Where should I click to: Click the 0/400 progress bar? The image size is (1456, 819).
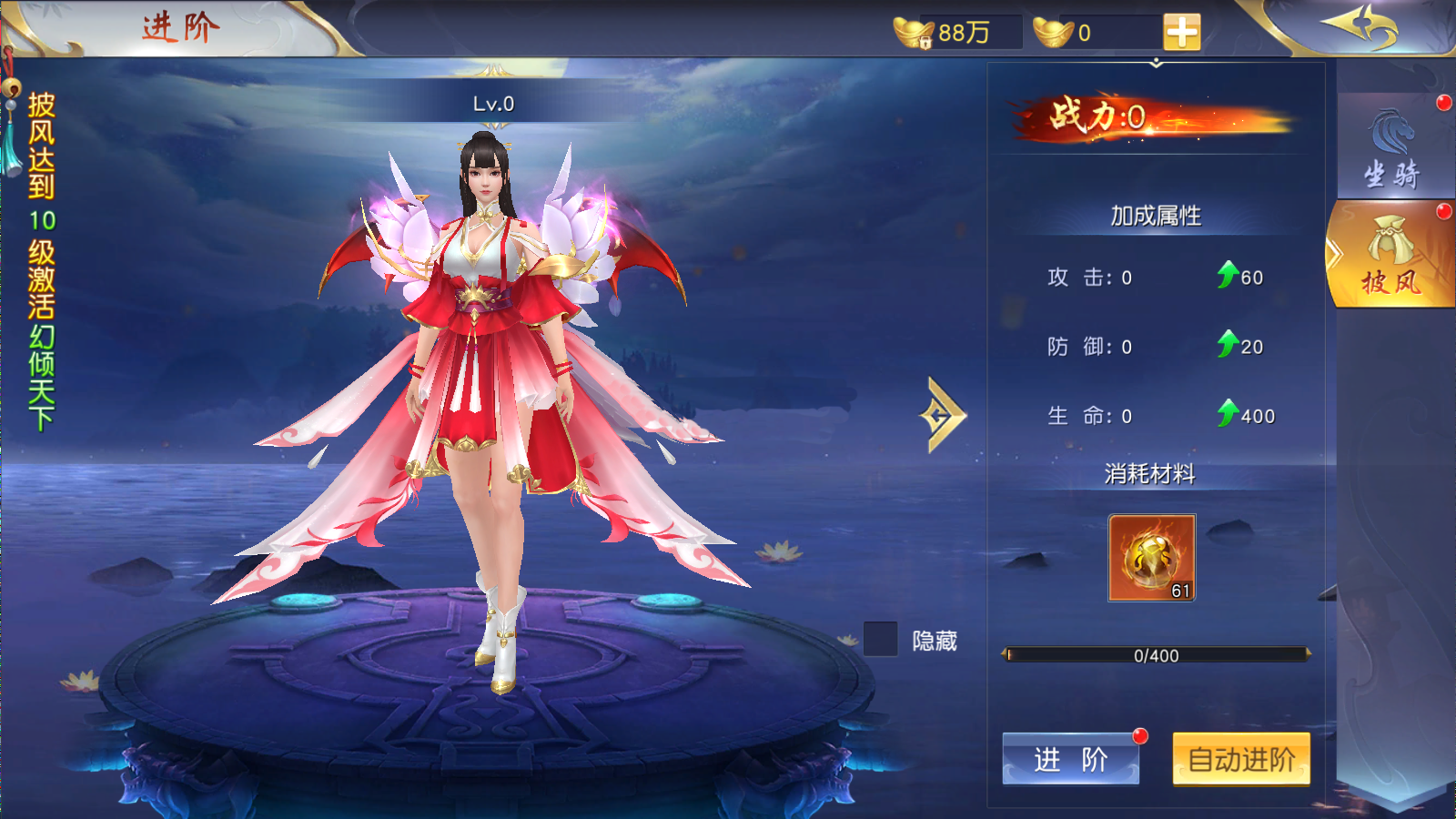(1156, 654)
